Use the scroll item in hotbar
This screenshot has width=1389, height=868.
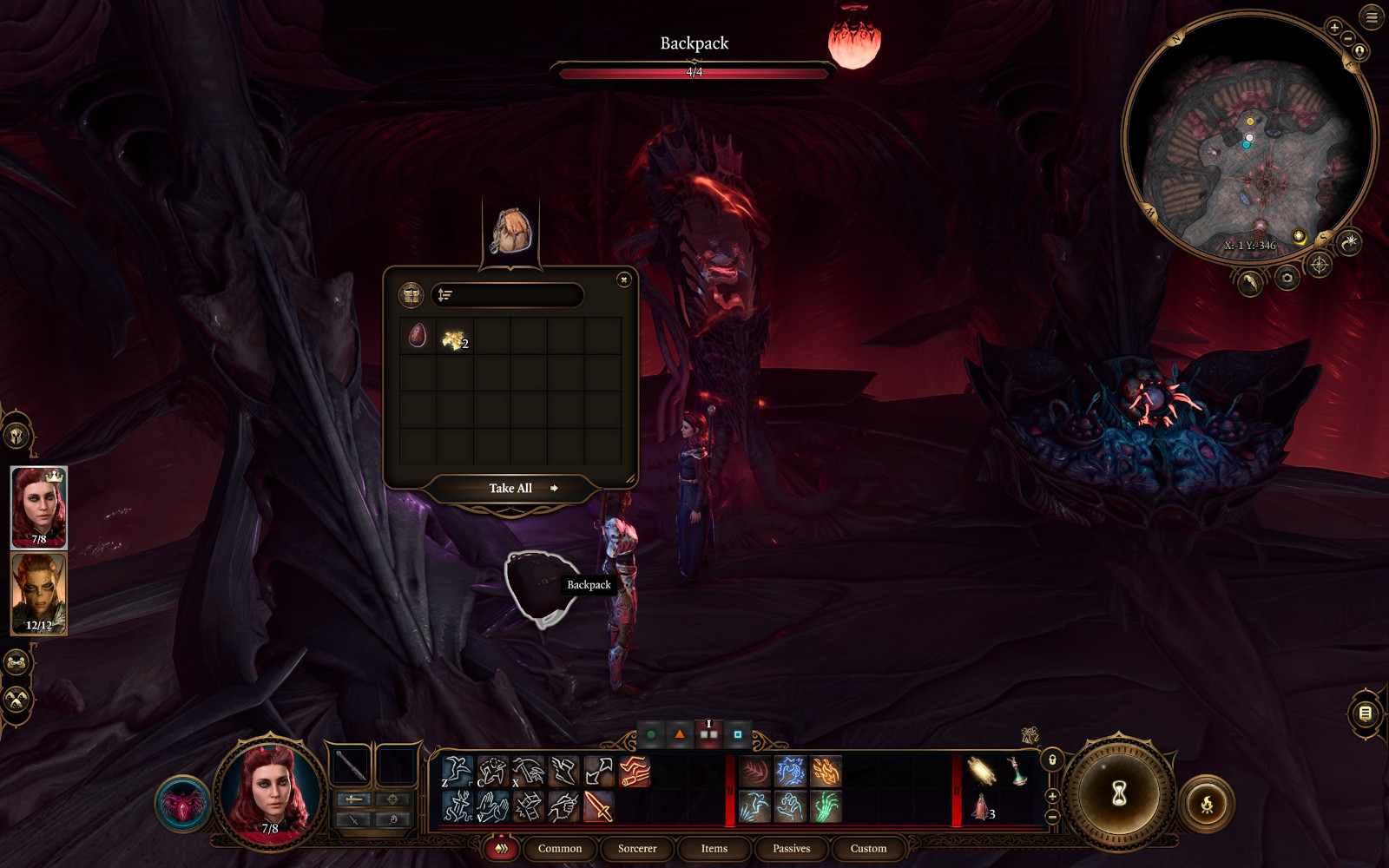click(981, 771)
